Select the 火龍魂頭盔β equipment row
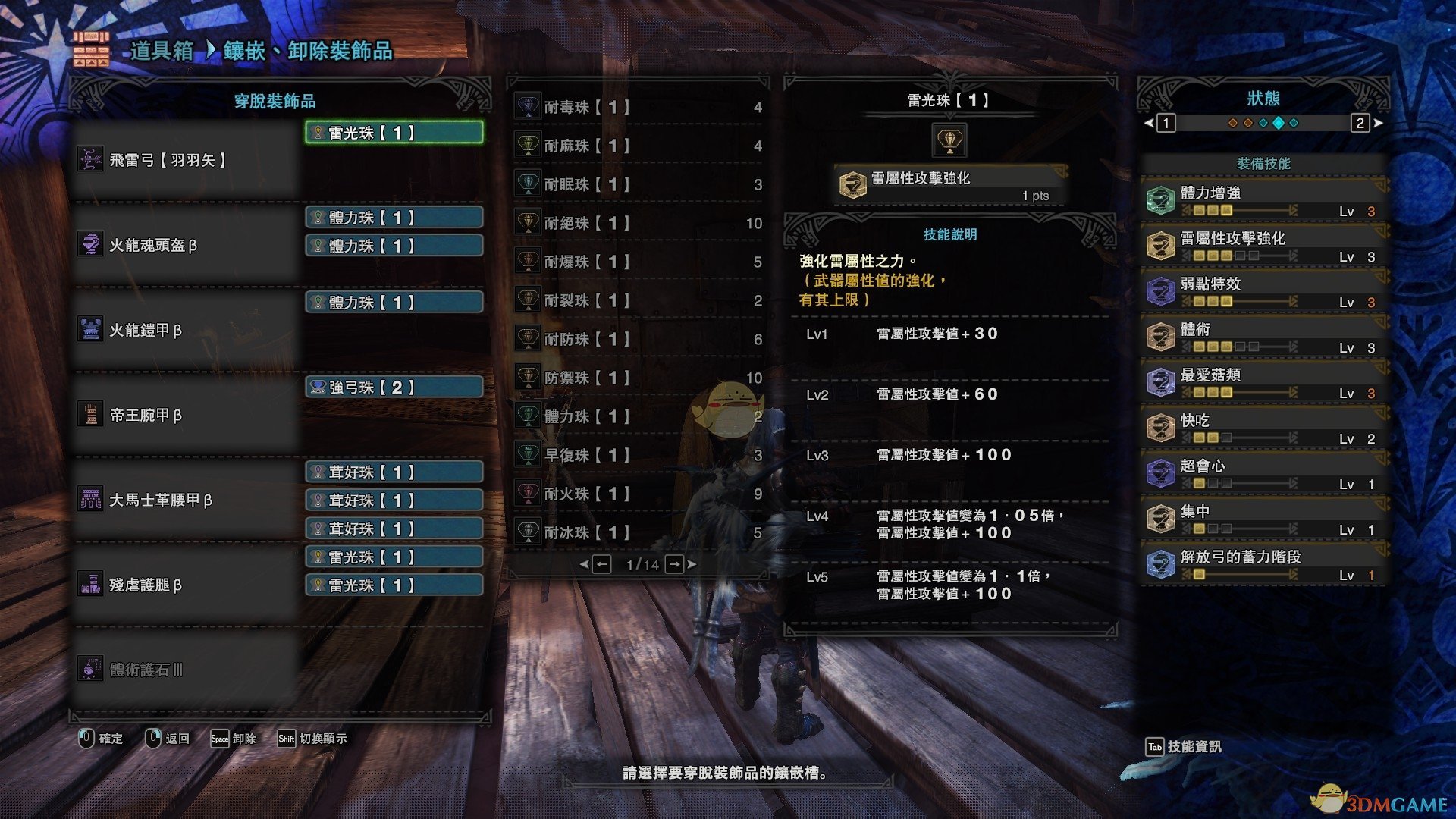Image resolution: width=1456 pixels, height=819 pixels. (x=186, y=245)
